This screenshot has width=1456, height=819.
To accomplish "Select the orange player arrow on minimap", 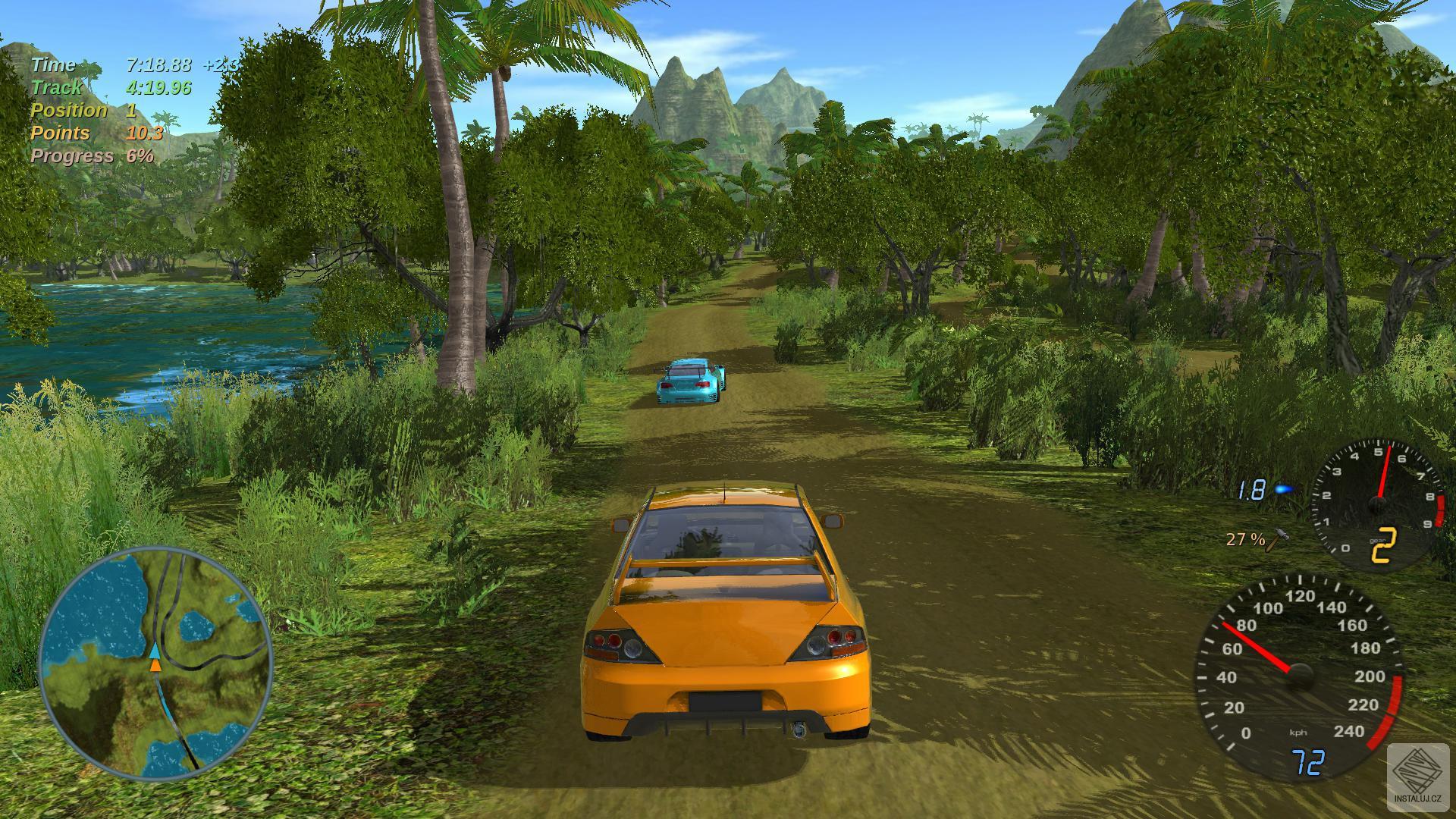I will coord(154,665).
